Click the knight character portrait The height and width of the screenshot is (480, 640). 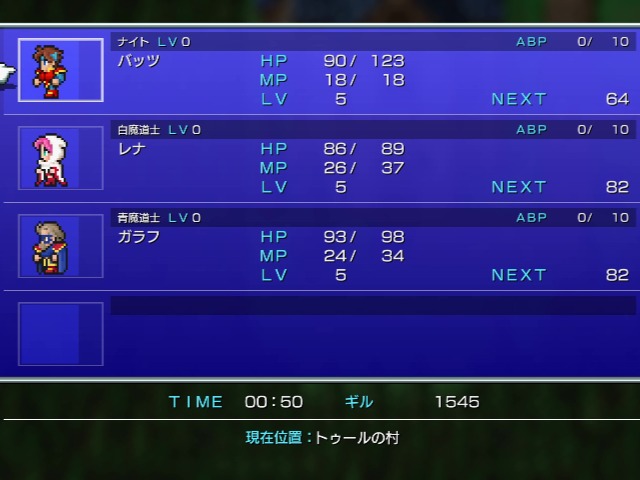pyautogui.click(x=60, y=70)
